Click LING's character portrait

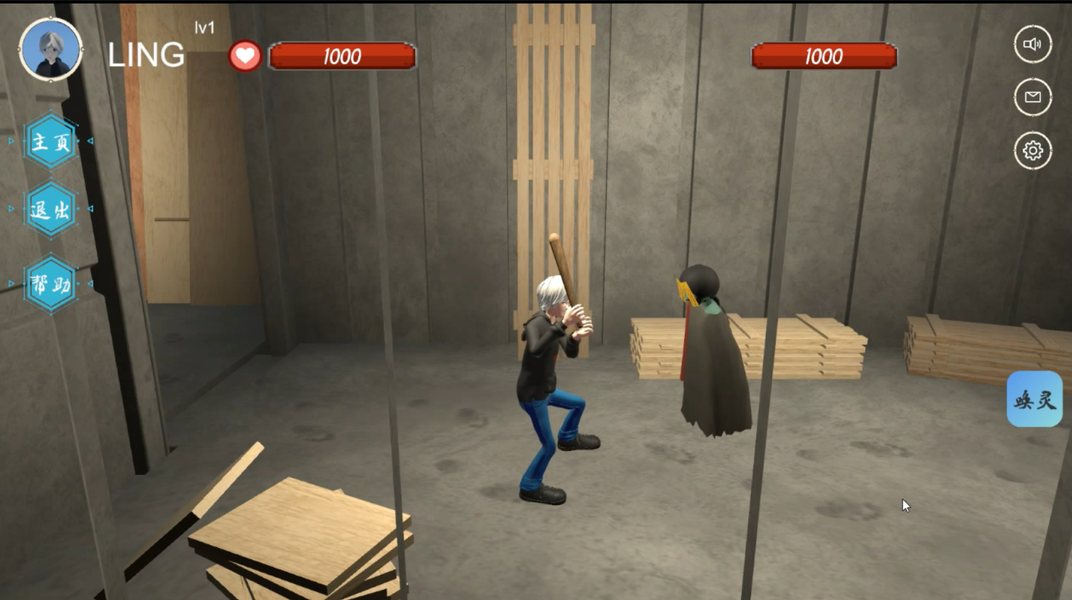tap(51, 49)
